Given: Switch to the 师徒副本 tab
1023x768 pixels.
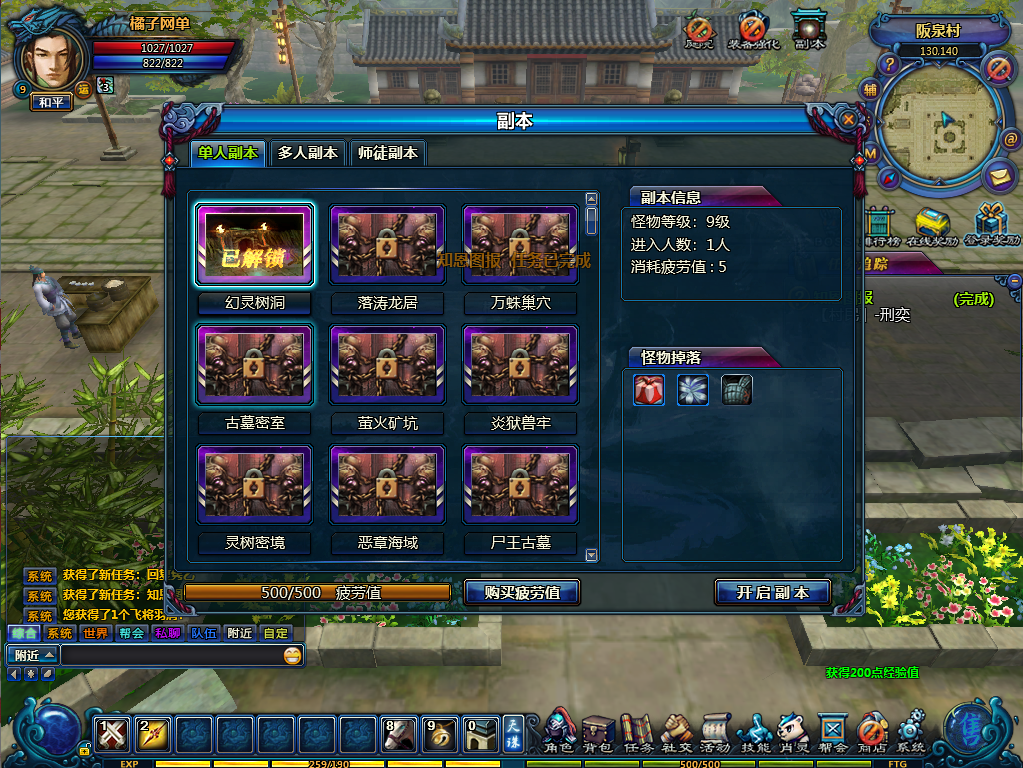Looking at the screenshot, I should click(x=388, y=153).
